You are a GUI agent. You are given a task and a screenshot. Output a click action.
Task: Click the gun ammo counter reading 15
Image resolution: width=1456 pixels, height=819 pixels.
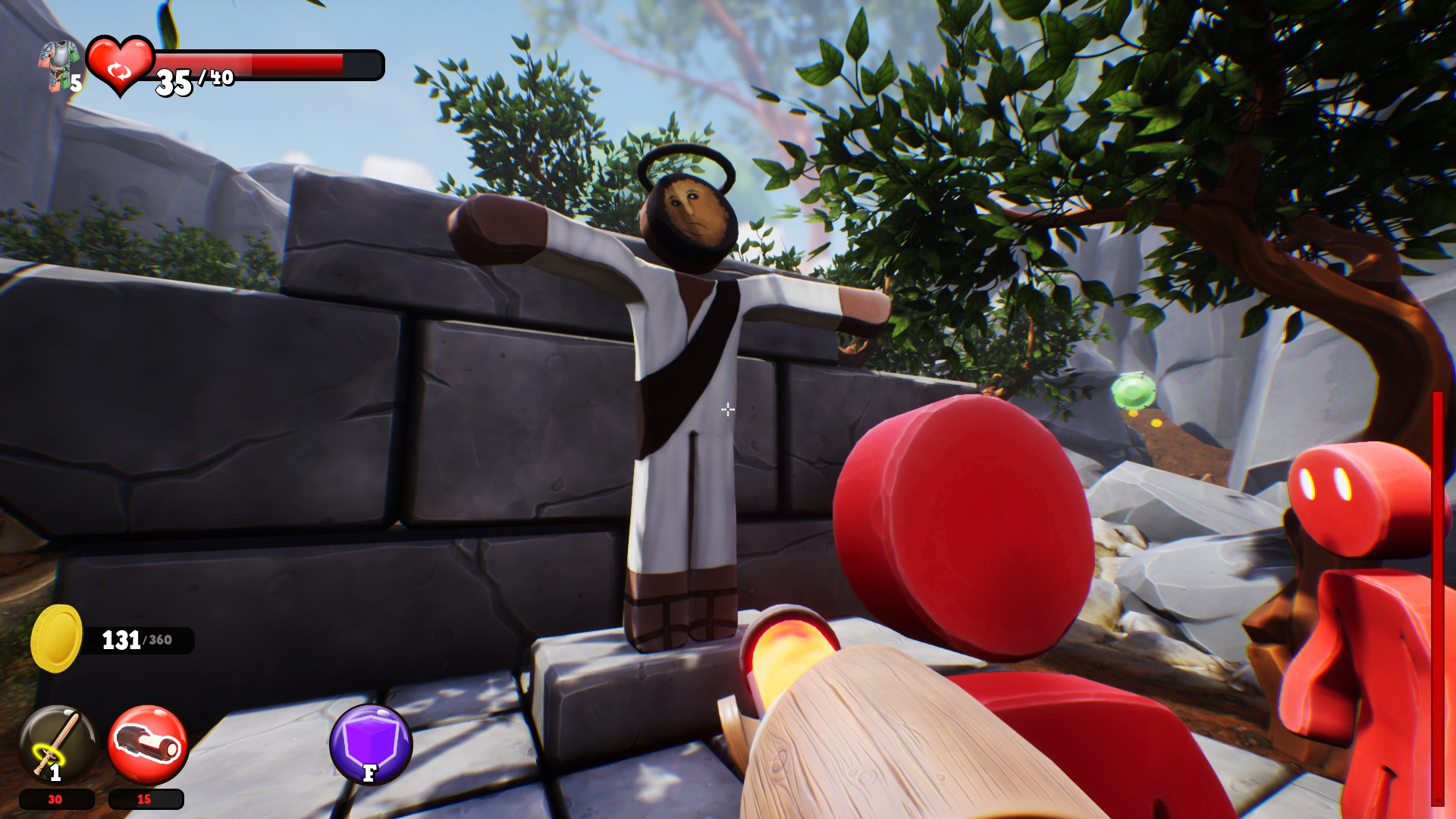[x=144, y=799]
